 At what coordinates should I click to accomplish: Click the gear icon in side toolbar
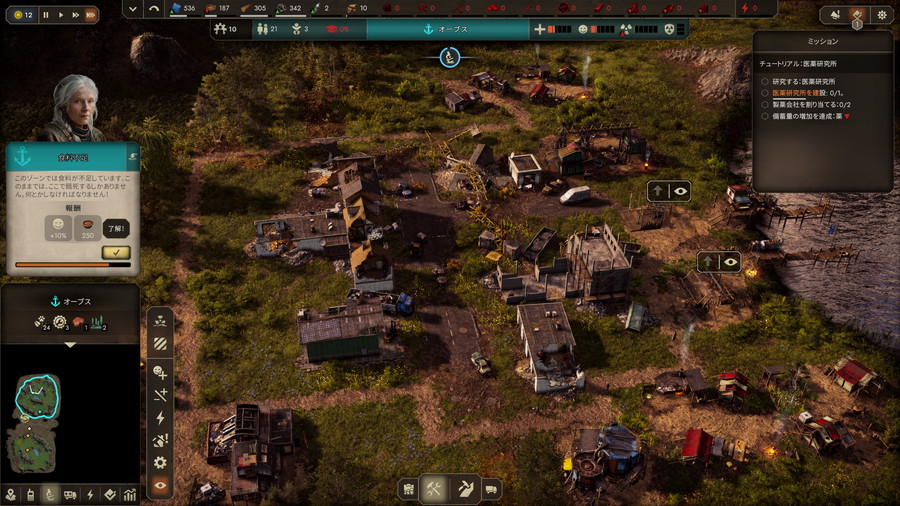coord(160,463)
